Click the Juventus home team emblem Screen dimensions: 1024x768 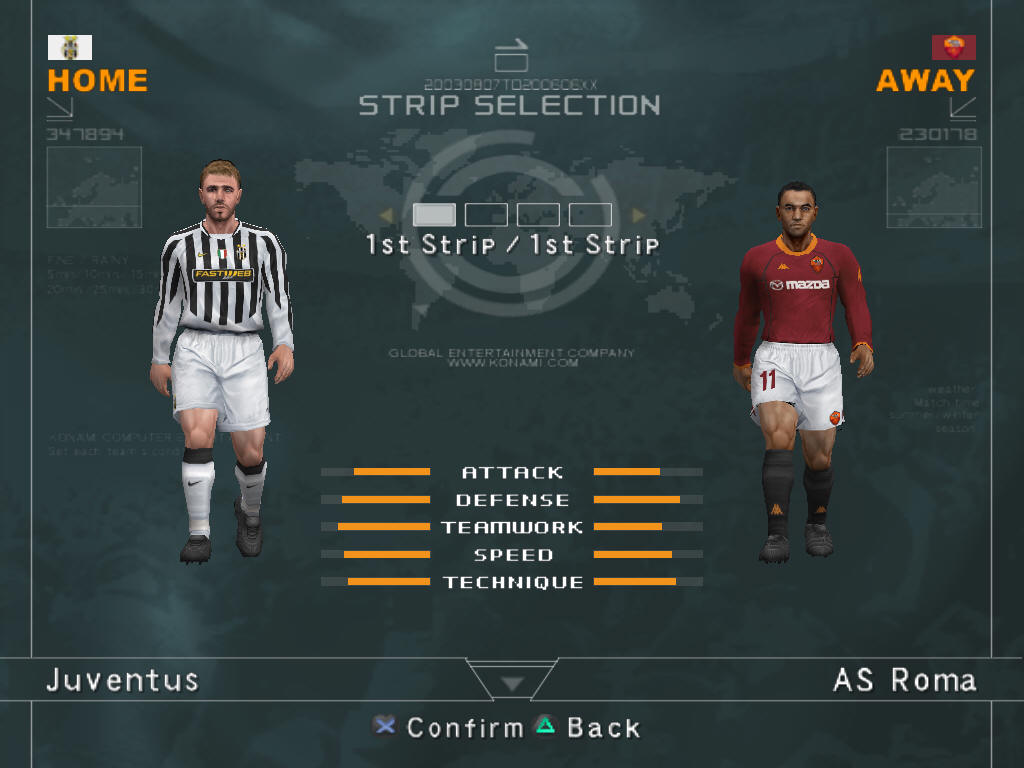point(70,47)
